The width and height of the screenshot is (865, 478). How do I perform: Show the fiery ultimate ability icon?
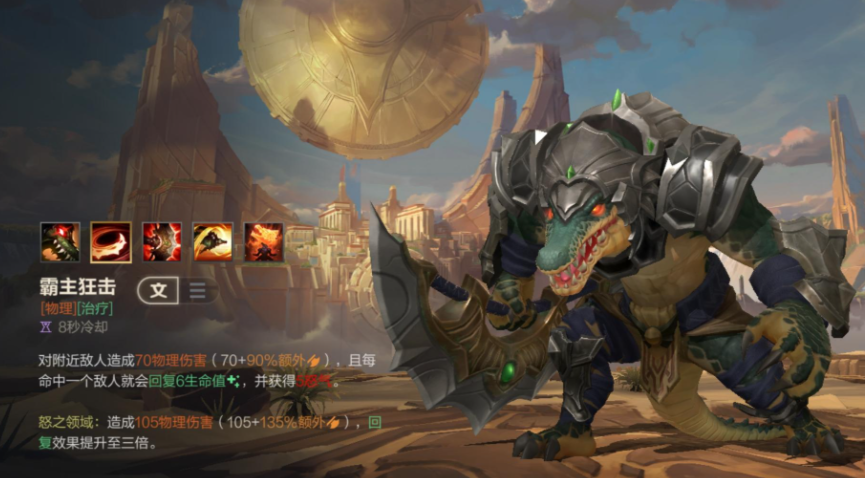click(264, 242)
